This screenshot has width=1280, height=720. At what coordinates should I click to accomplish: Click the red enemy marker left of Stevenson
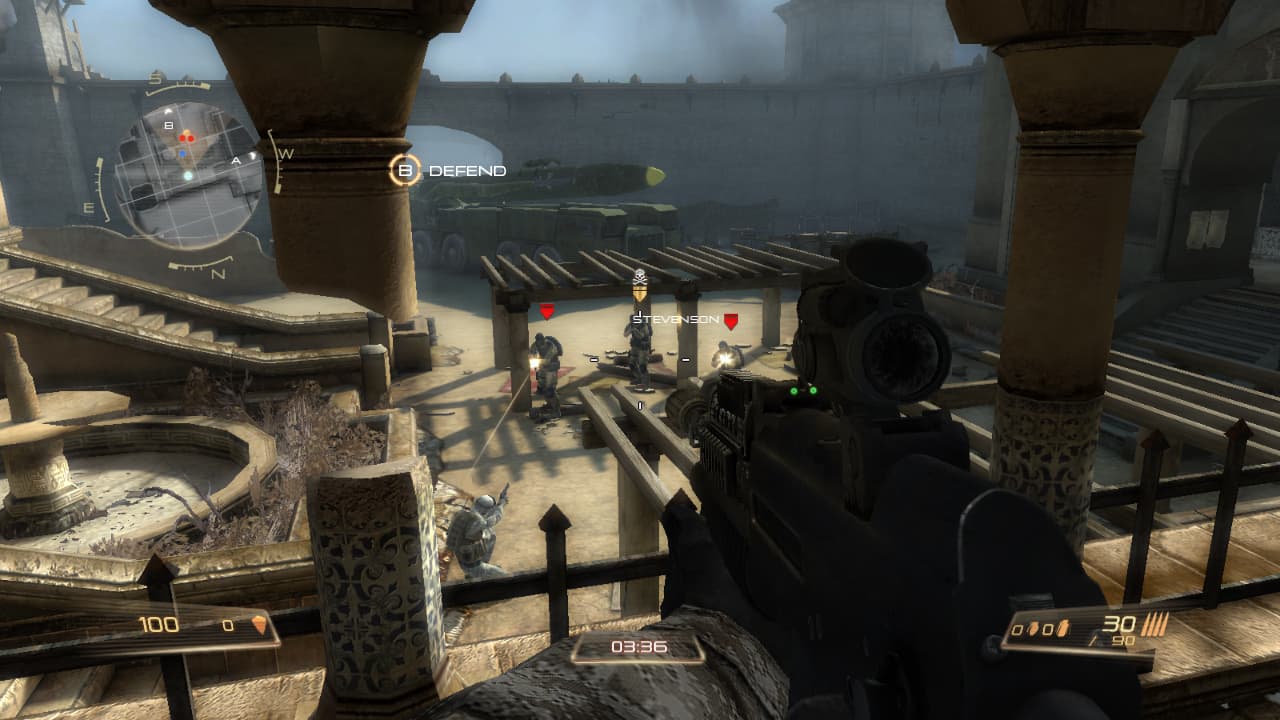pos(546,313)
